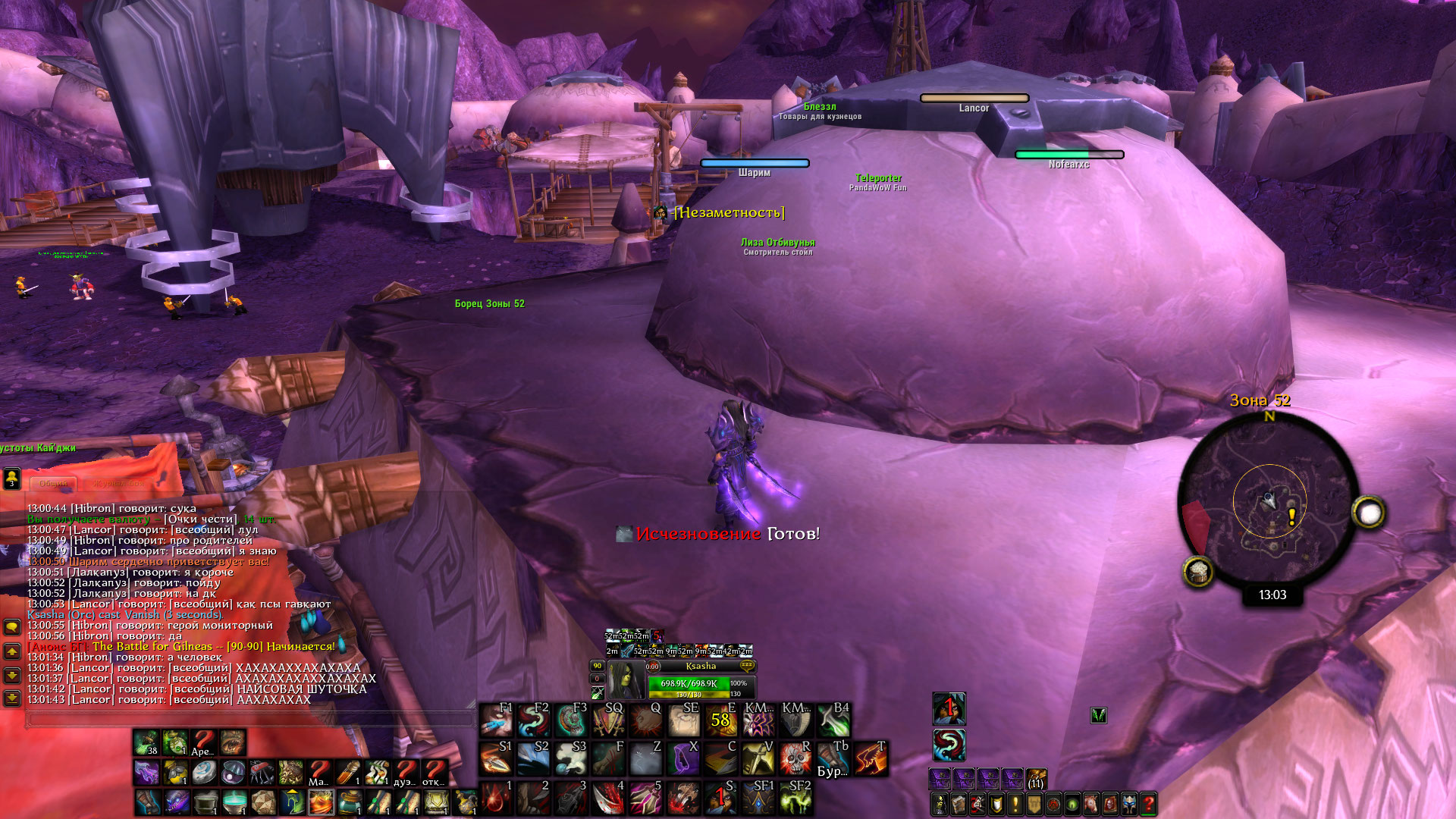Viewport: 1456px width, 819px height.
Task: Open the spellbook micro button
Action: coord(959,804)
